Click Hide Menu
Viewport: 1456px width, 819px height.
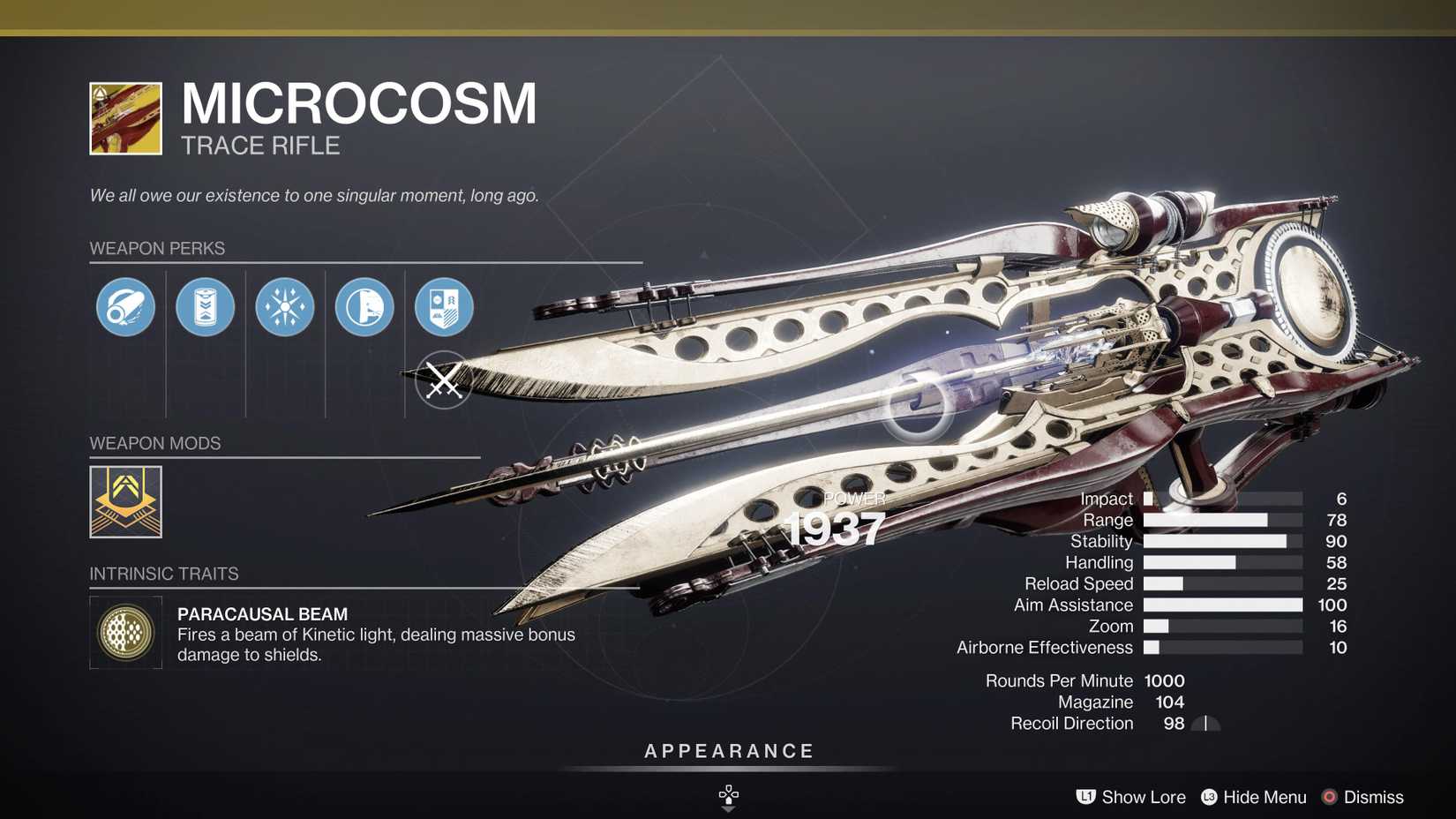click(1265, 797)
